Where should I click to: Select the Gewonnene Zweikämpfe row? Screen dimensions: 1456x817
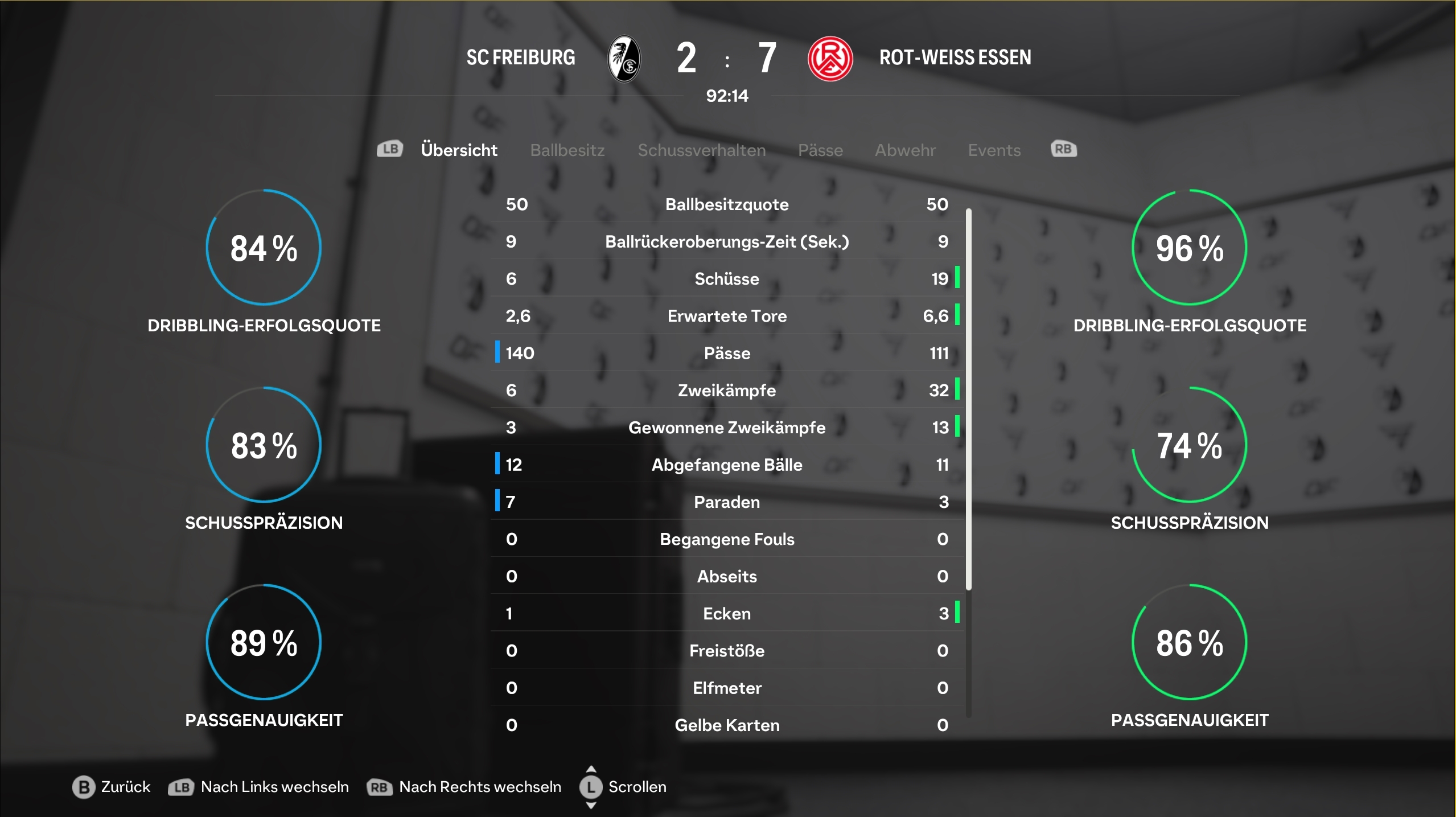tap(727, 428)
